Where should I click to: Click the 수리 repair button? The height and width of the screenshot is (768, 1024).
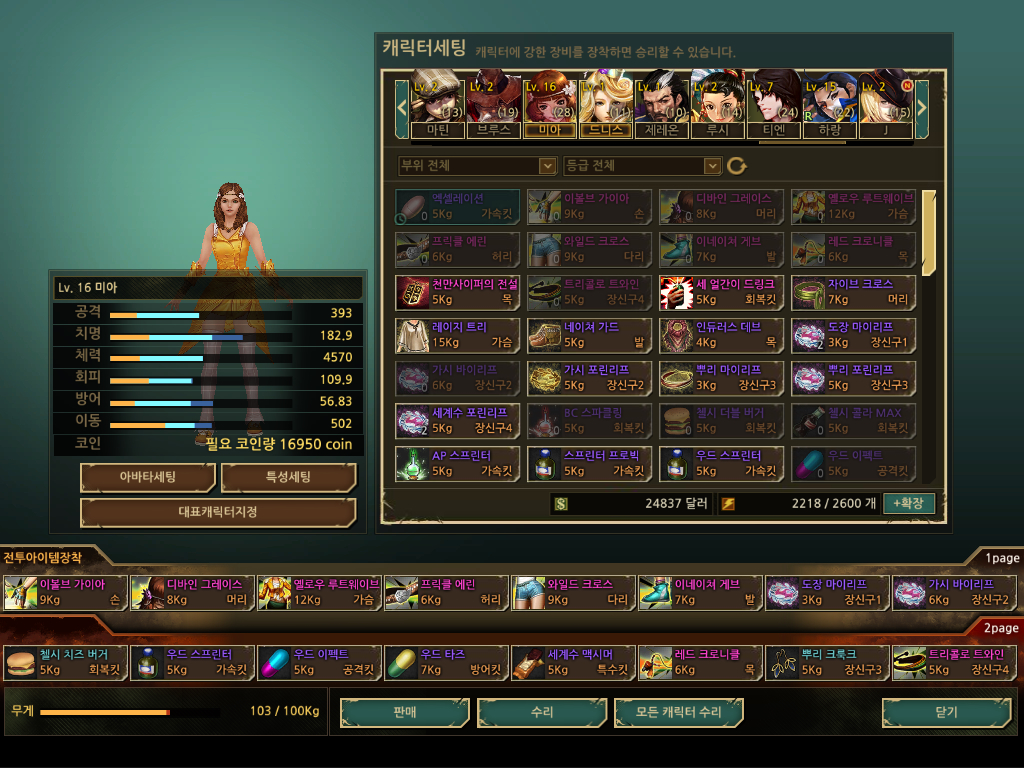(x=542, y=712)
